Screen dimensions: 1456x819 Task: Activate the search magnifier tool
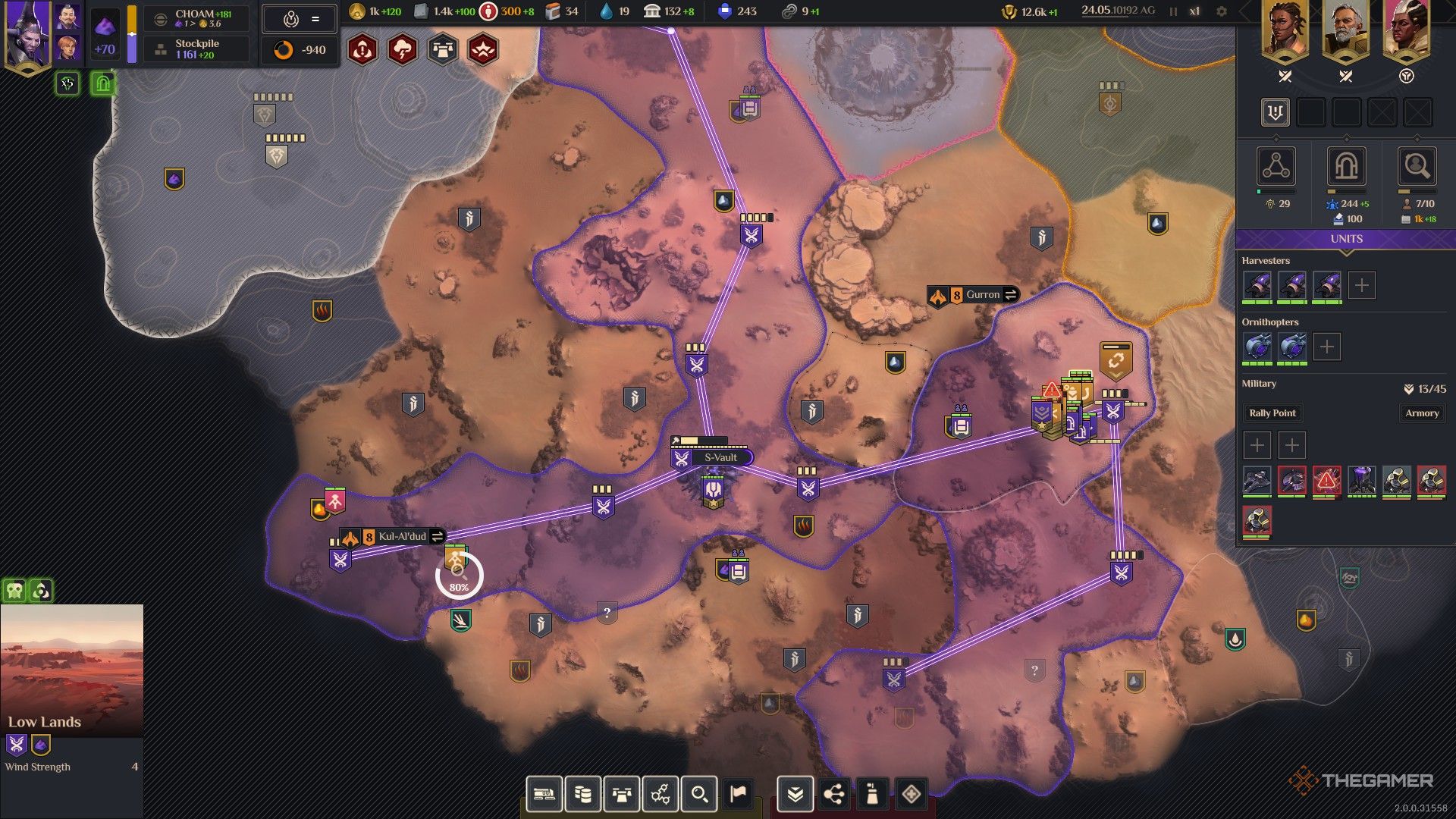(x=700, y=794)
